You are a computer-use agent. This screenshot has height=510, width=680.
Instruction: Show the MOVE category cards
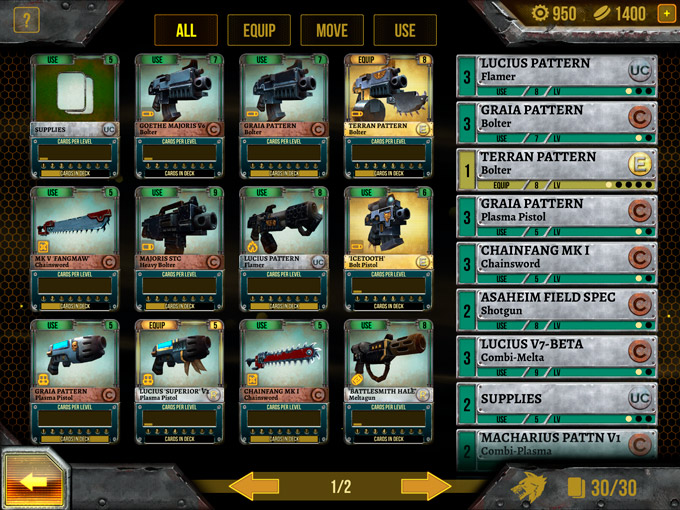pos(331,30)
